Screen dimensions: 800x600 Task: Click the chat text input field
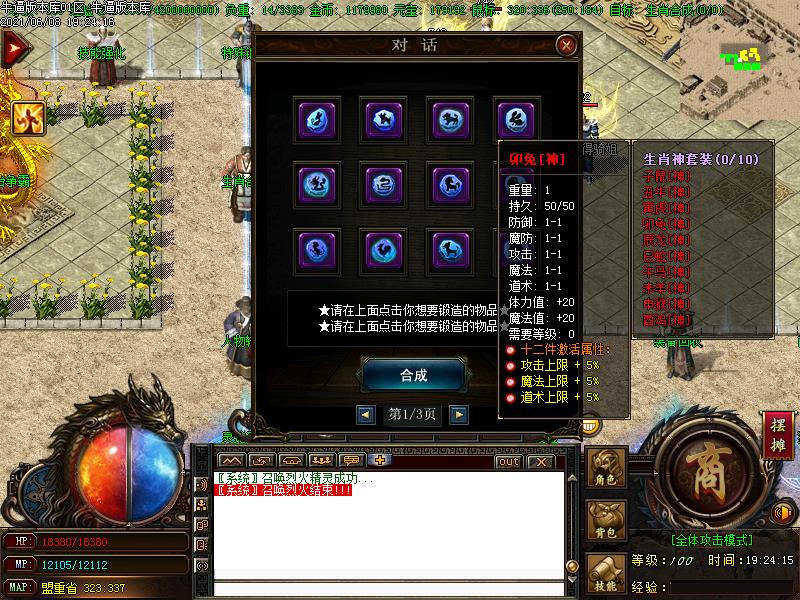380,590
